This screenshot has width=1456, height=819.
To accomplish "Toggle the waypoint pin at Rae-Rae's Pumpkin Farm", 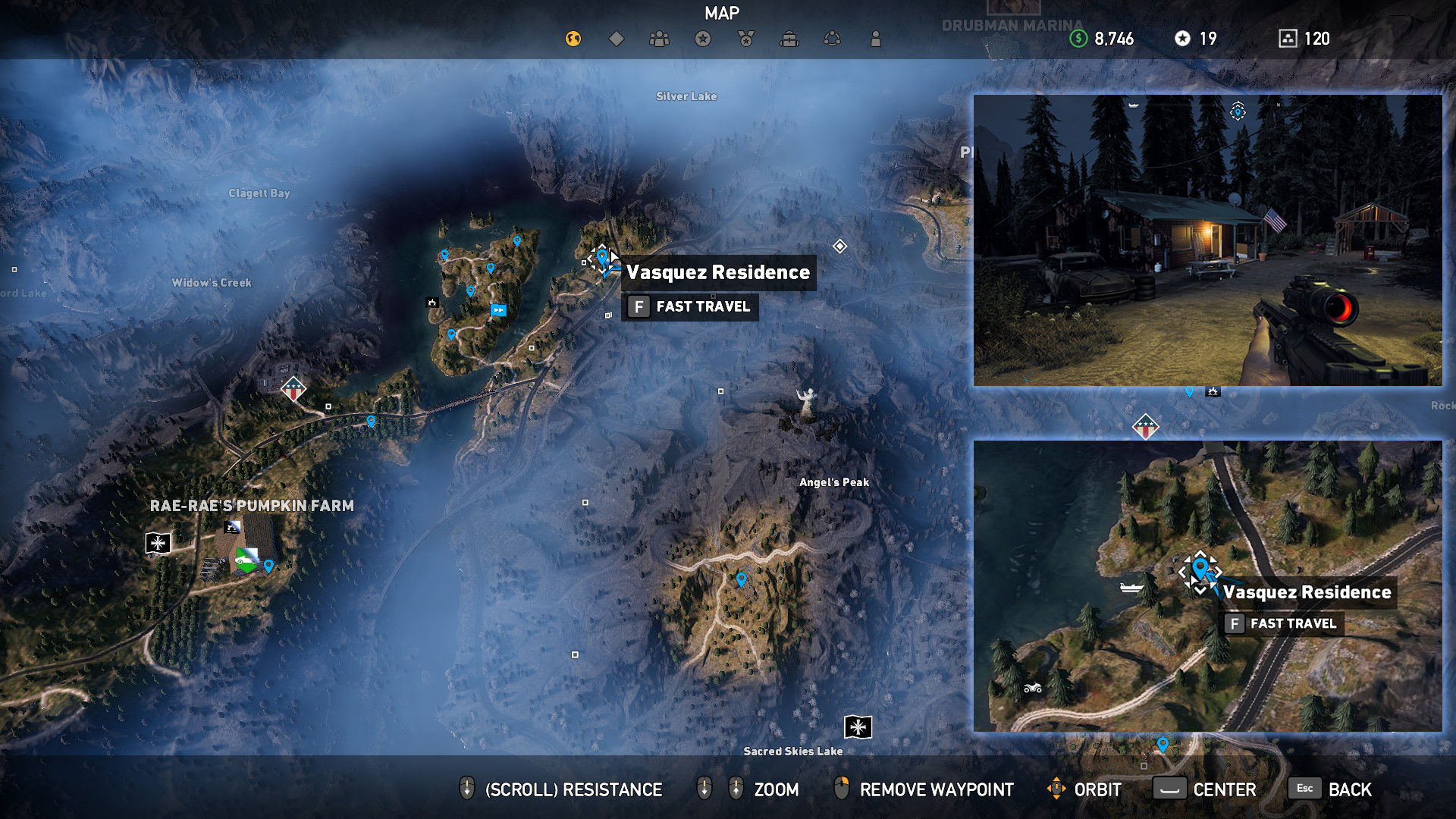I will pyautogui.click(x=267, y=564).
